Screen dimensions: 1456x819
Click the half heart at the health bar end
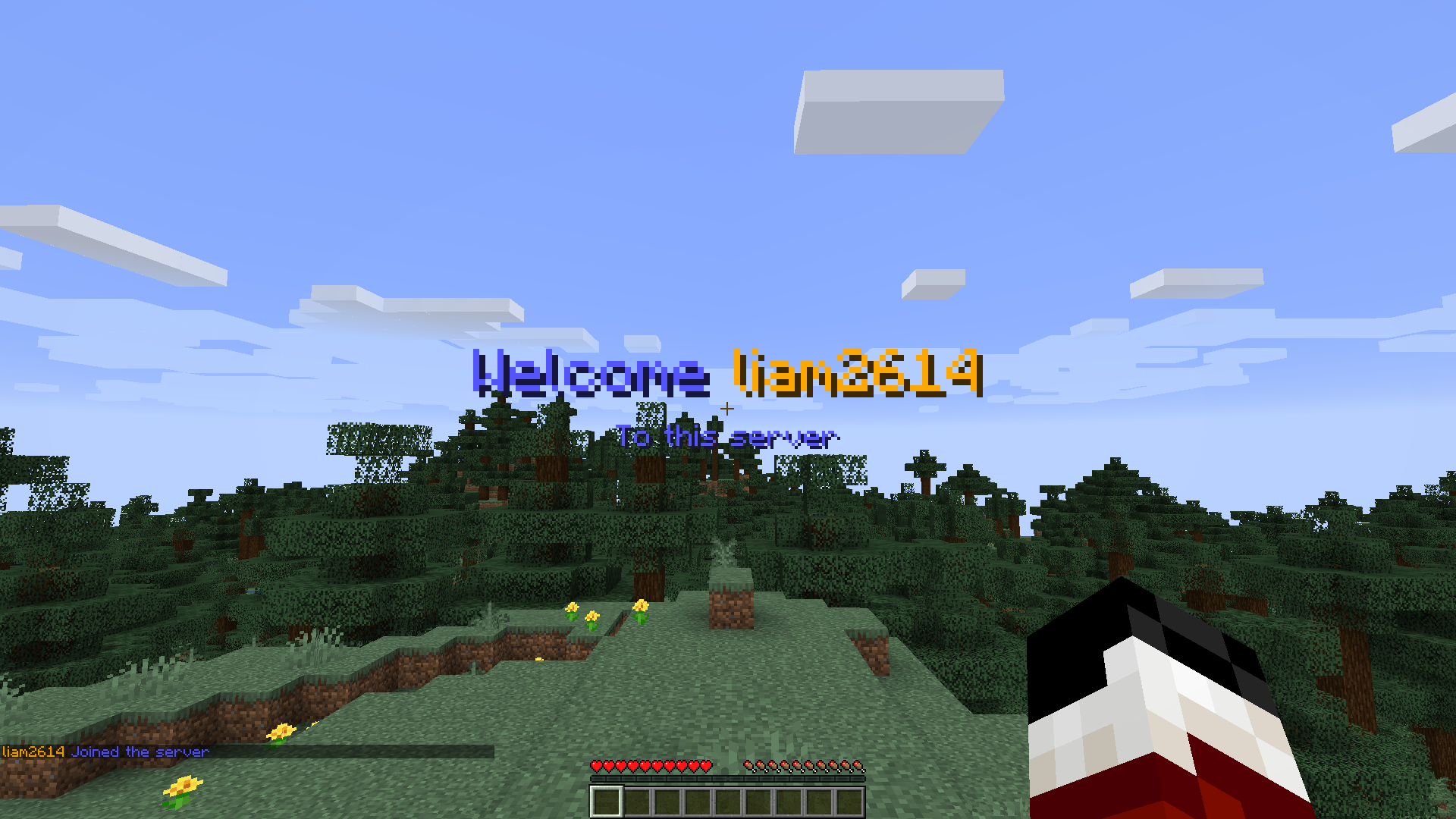click(x=707, y=766)
